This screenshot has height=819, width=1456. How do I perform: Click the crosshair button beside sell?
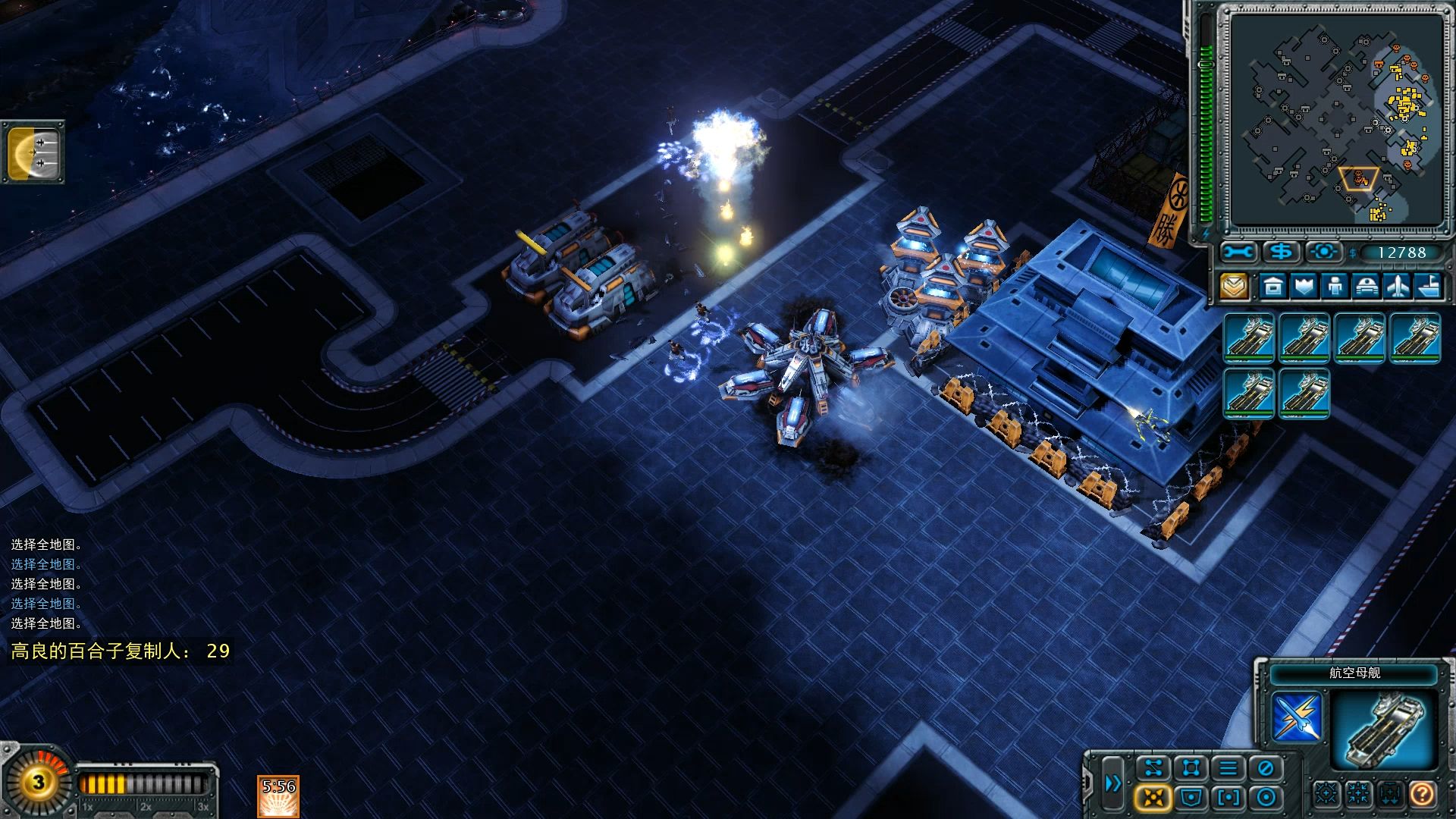click(x=1323, y=252)
